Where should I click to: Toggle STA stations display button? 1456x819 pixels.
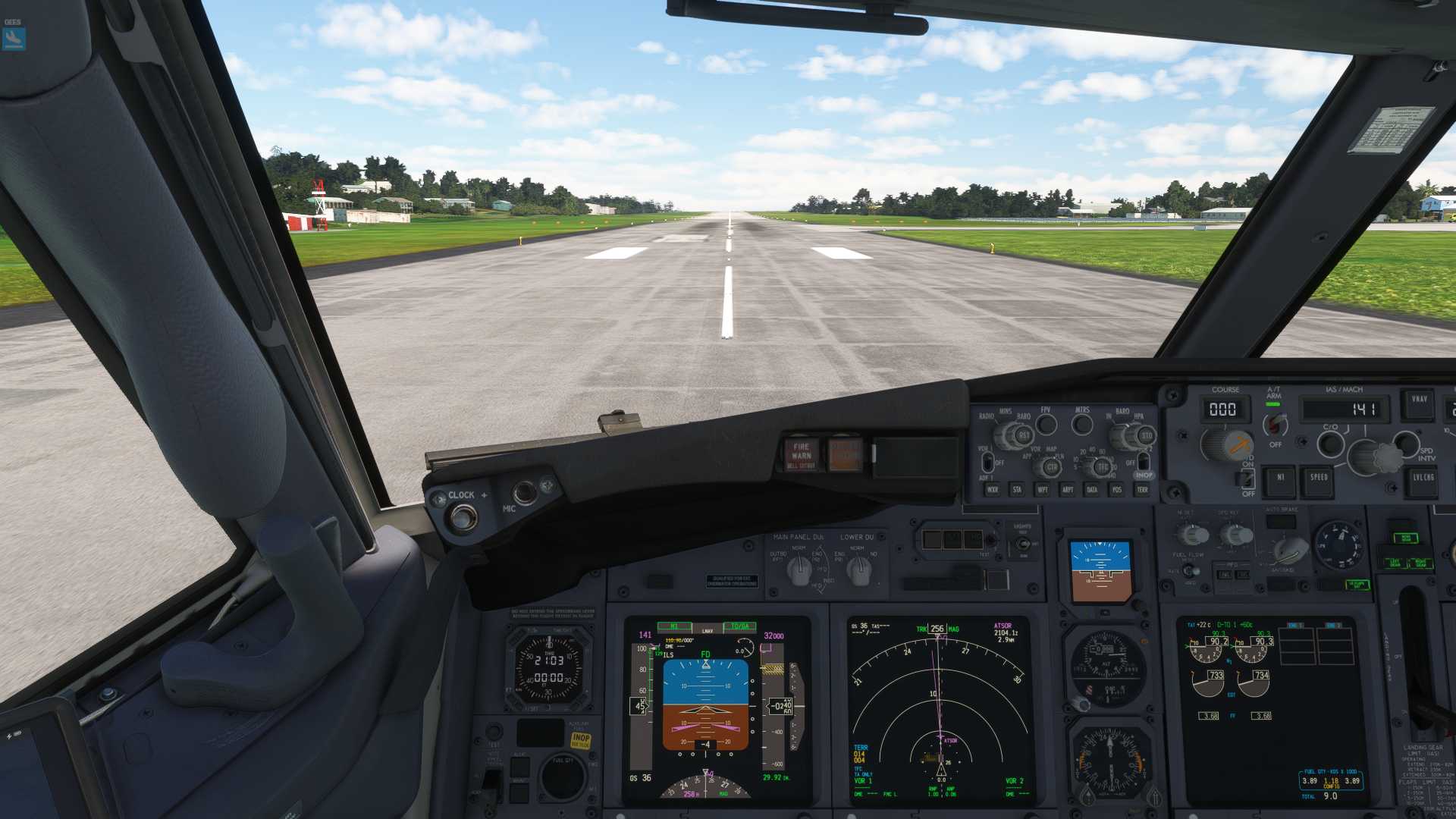pos(1017,490)
